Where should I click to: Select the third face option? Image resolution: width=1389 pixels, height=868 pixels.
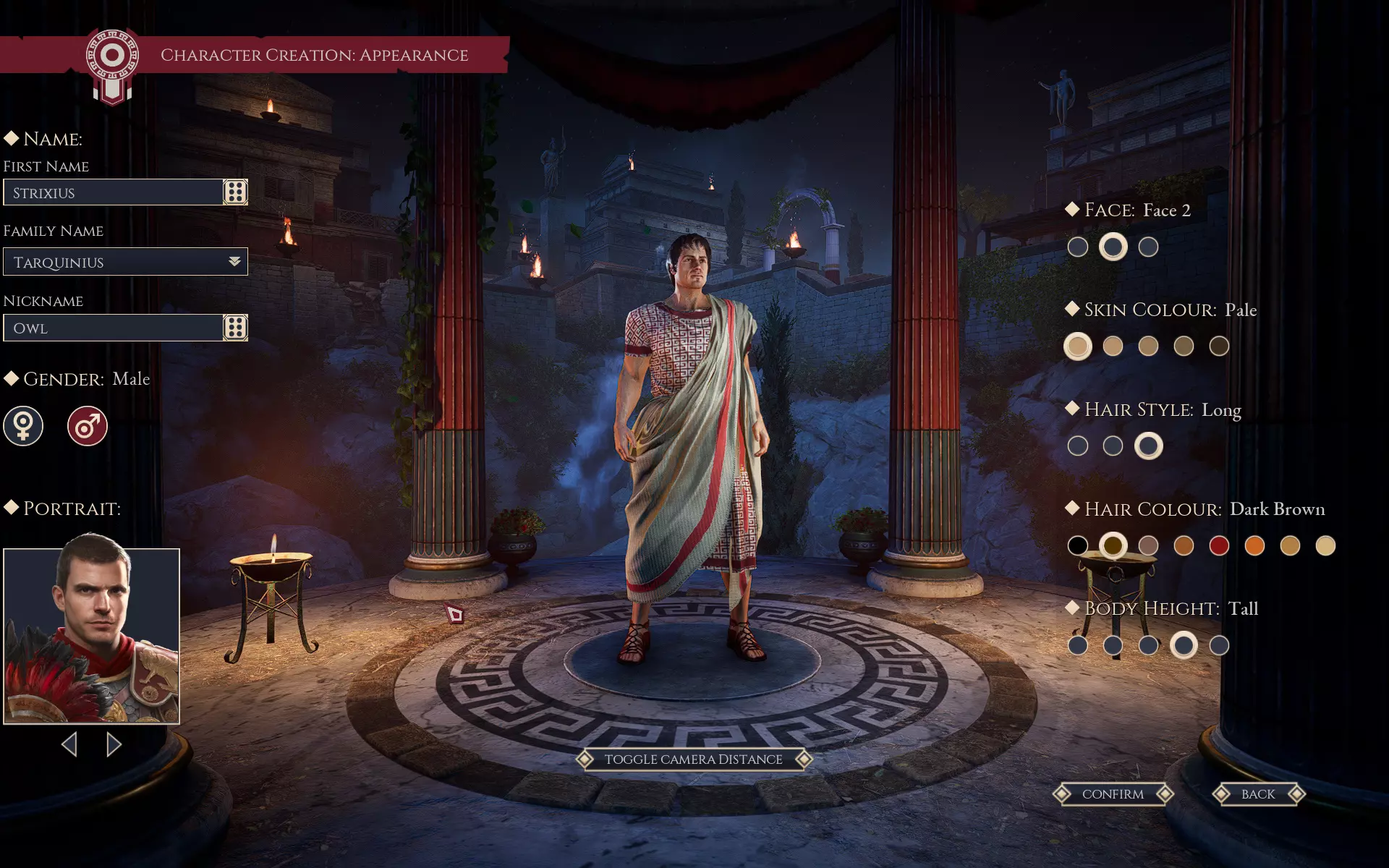1148,247
